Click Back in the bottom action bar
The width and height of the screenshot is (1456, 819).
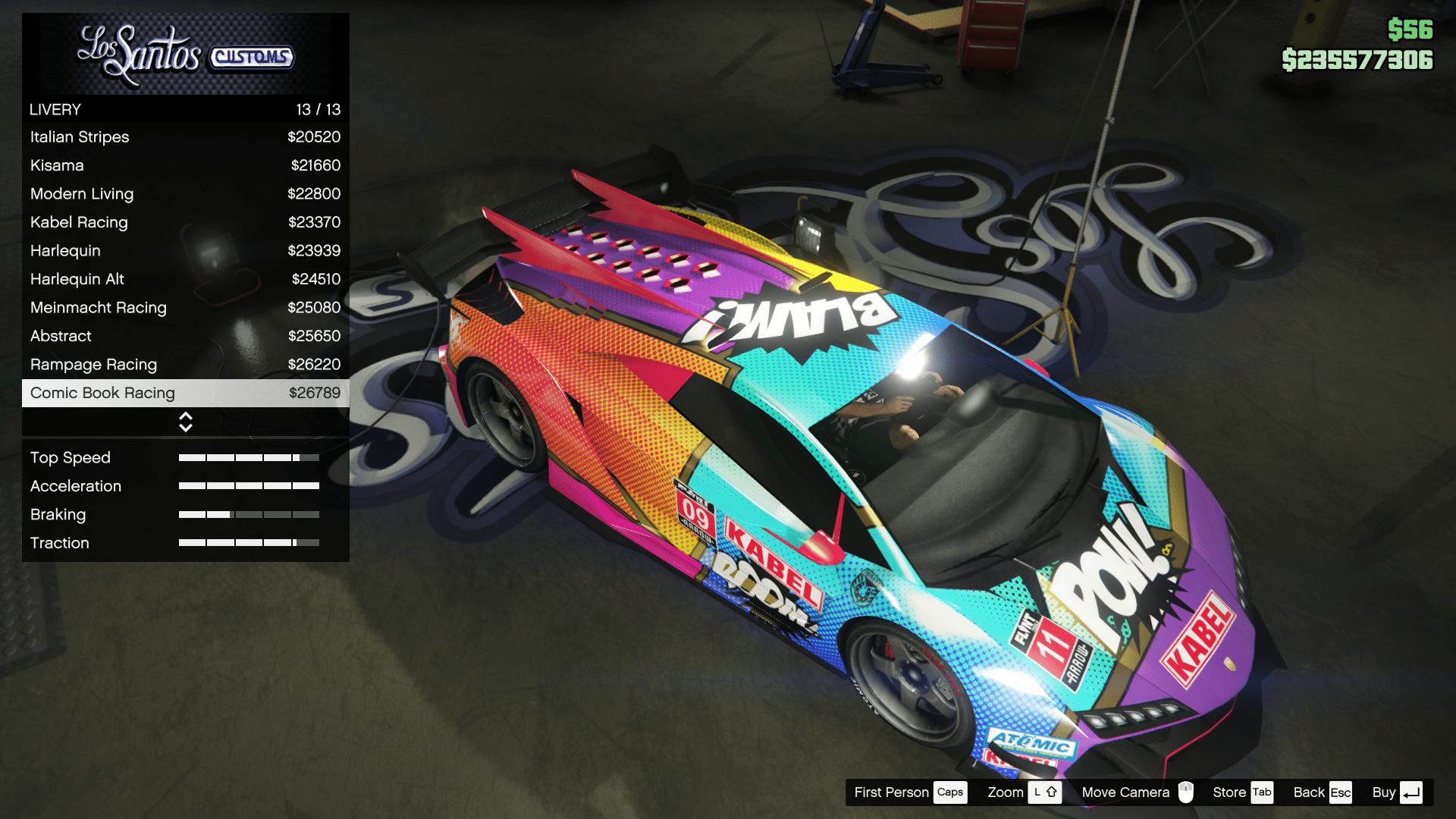(x=1309, y=792)
